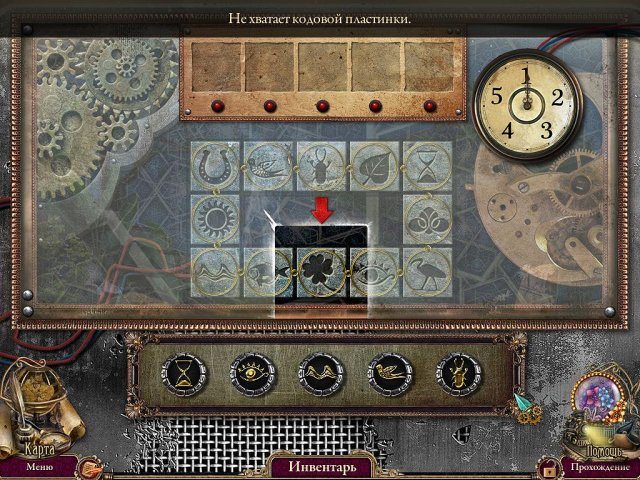The height and width of the screenshot is (480, 640).
Task: Click the ibis bird stone tile
Action: click(428, 267)
